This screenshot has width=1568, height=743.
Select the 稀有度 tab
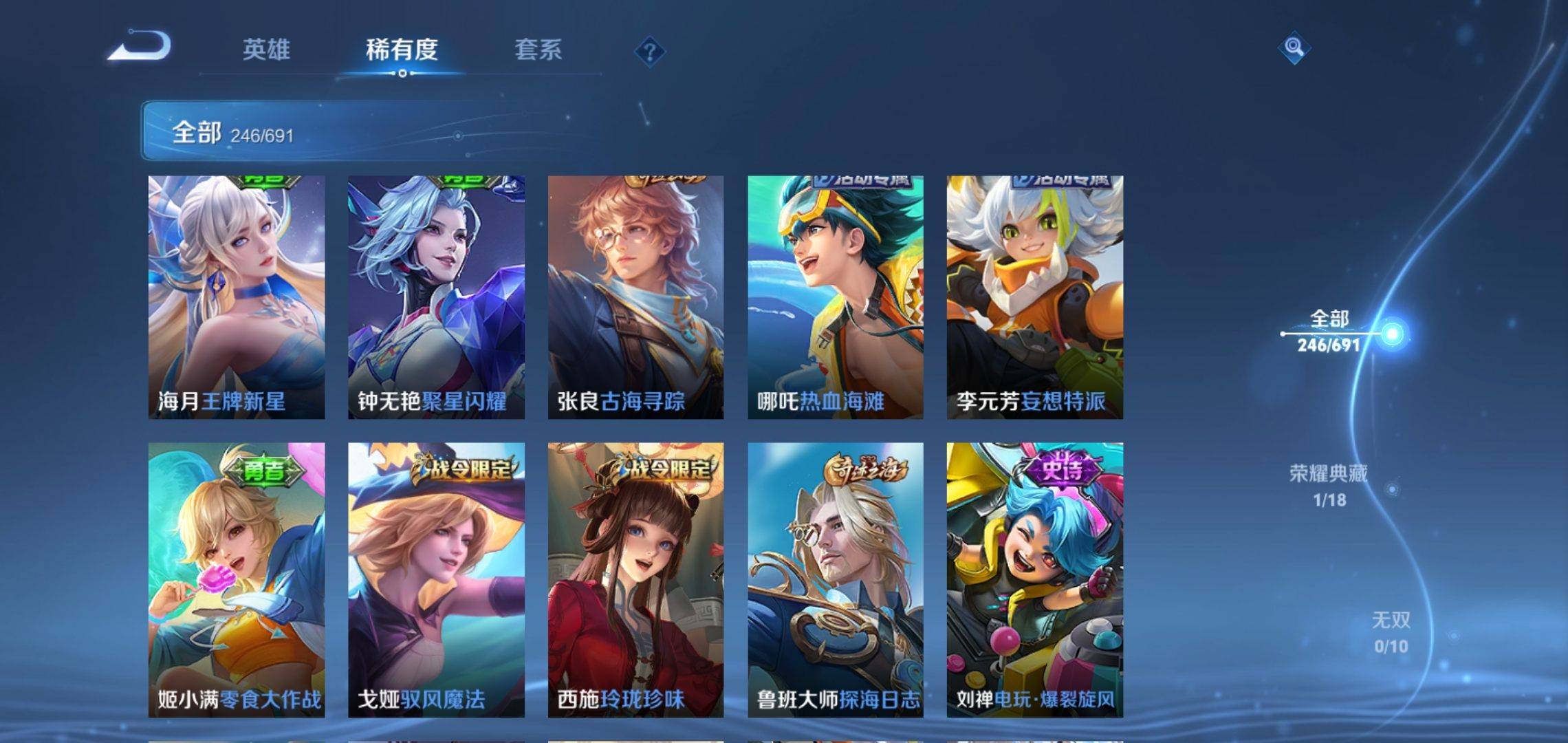coord(402,50)
